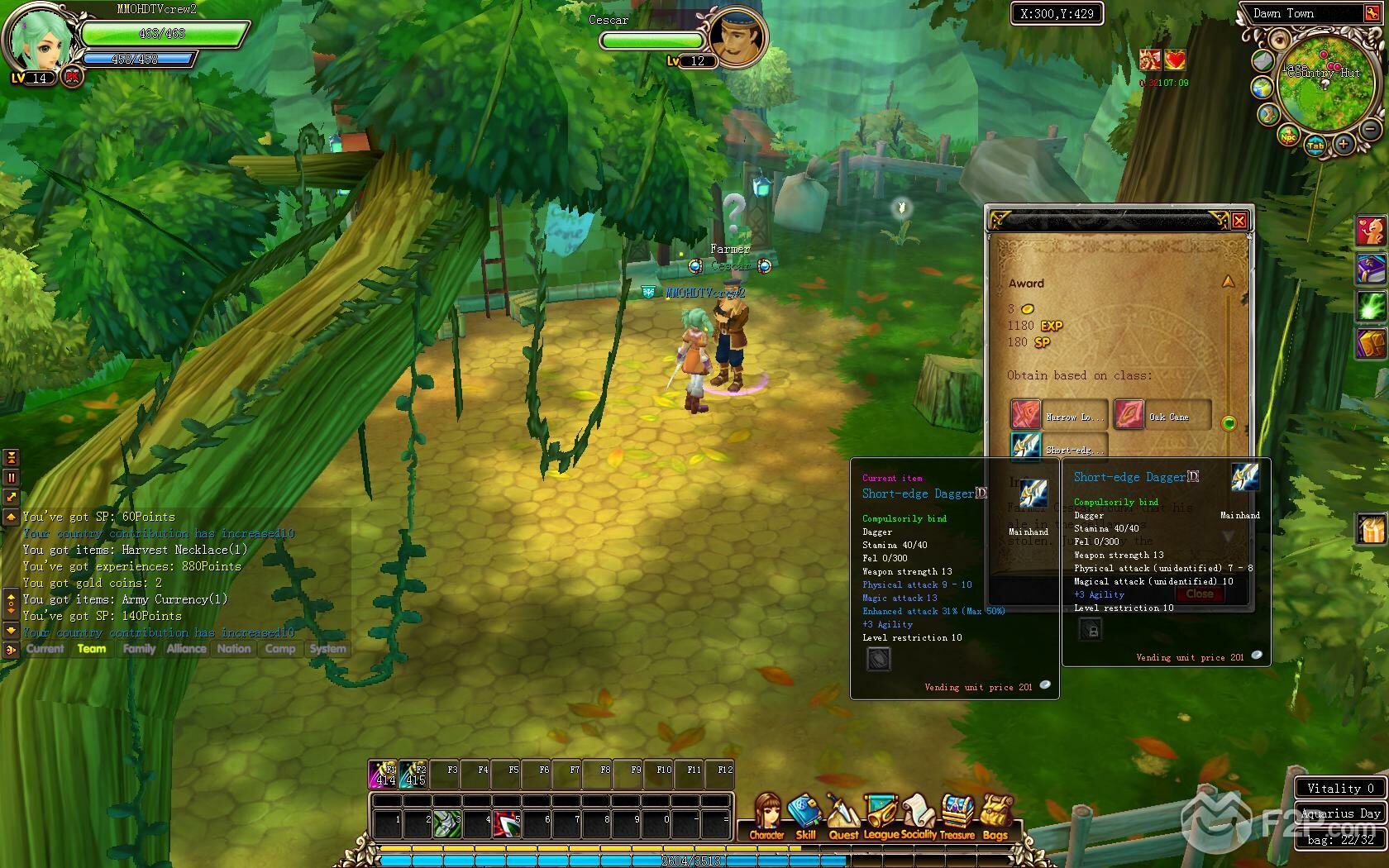Open the Skill book menu
1389x868 pixels.
point(804,817)
